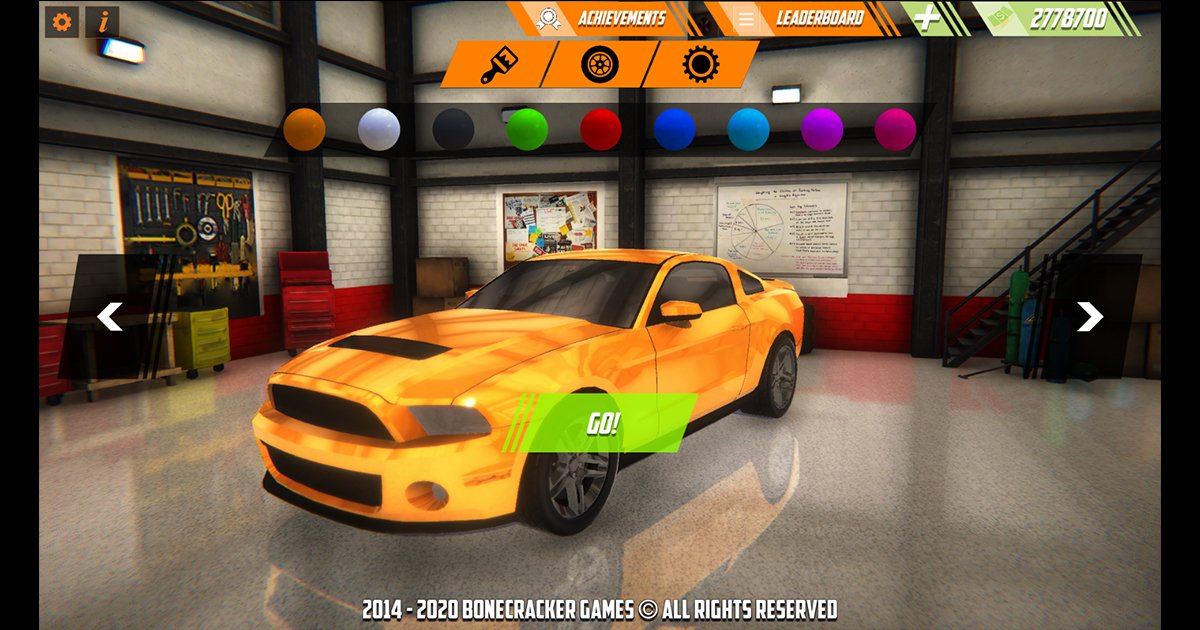The height and width of the screenshot is (630, 1200).
Task: Show the next car with right arrow
Action: 1089,317
